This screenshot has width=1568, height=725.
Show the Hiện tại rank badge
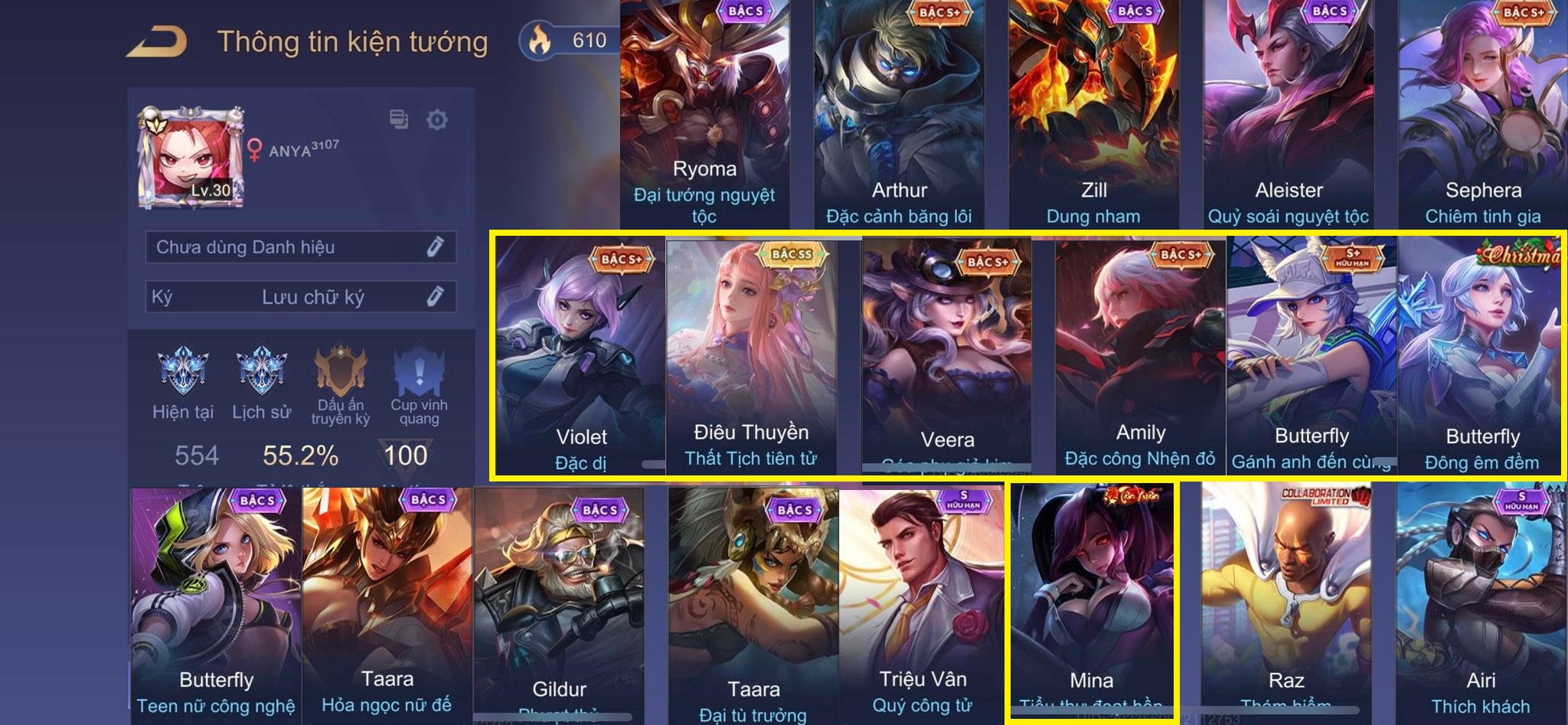(183, 371)
